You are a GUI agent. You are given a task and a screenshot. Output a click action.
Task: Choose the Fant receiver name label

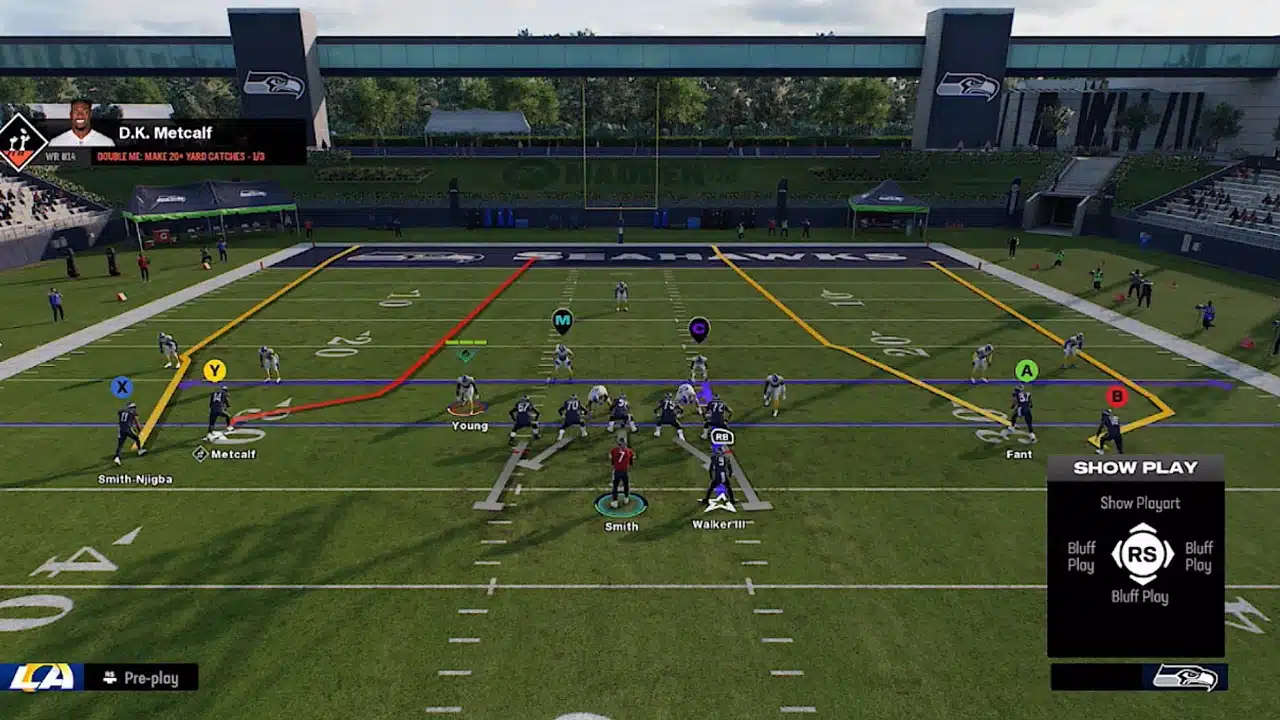coord(1019,454)
